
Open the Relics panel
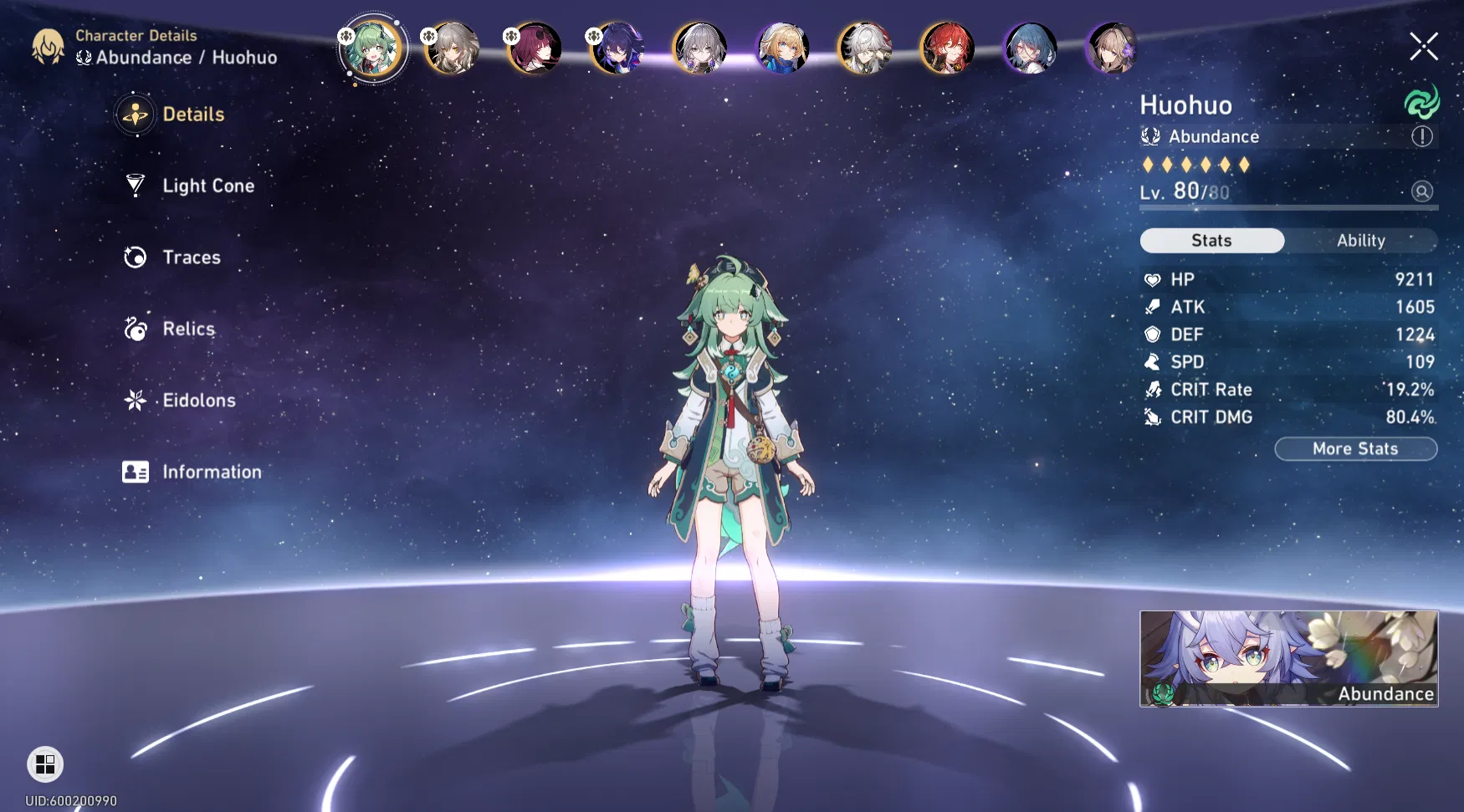click(x=187, y=329)
